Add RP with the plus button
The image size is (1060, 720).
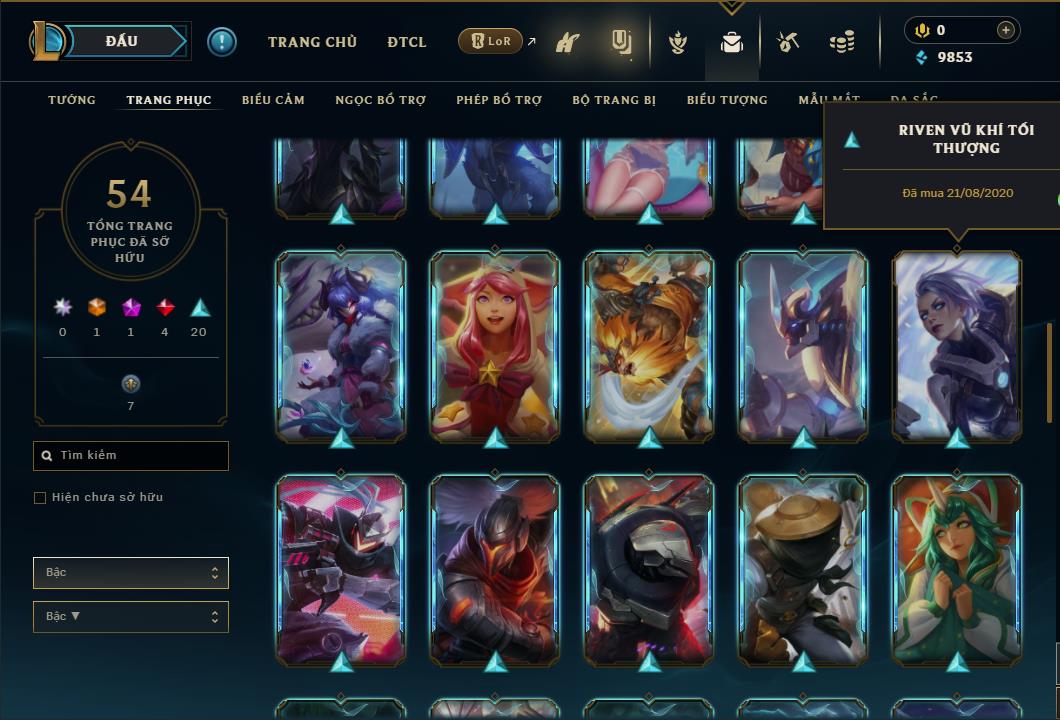coord(1006,30)
